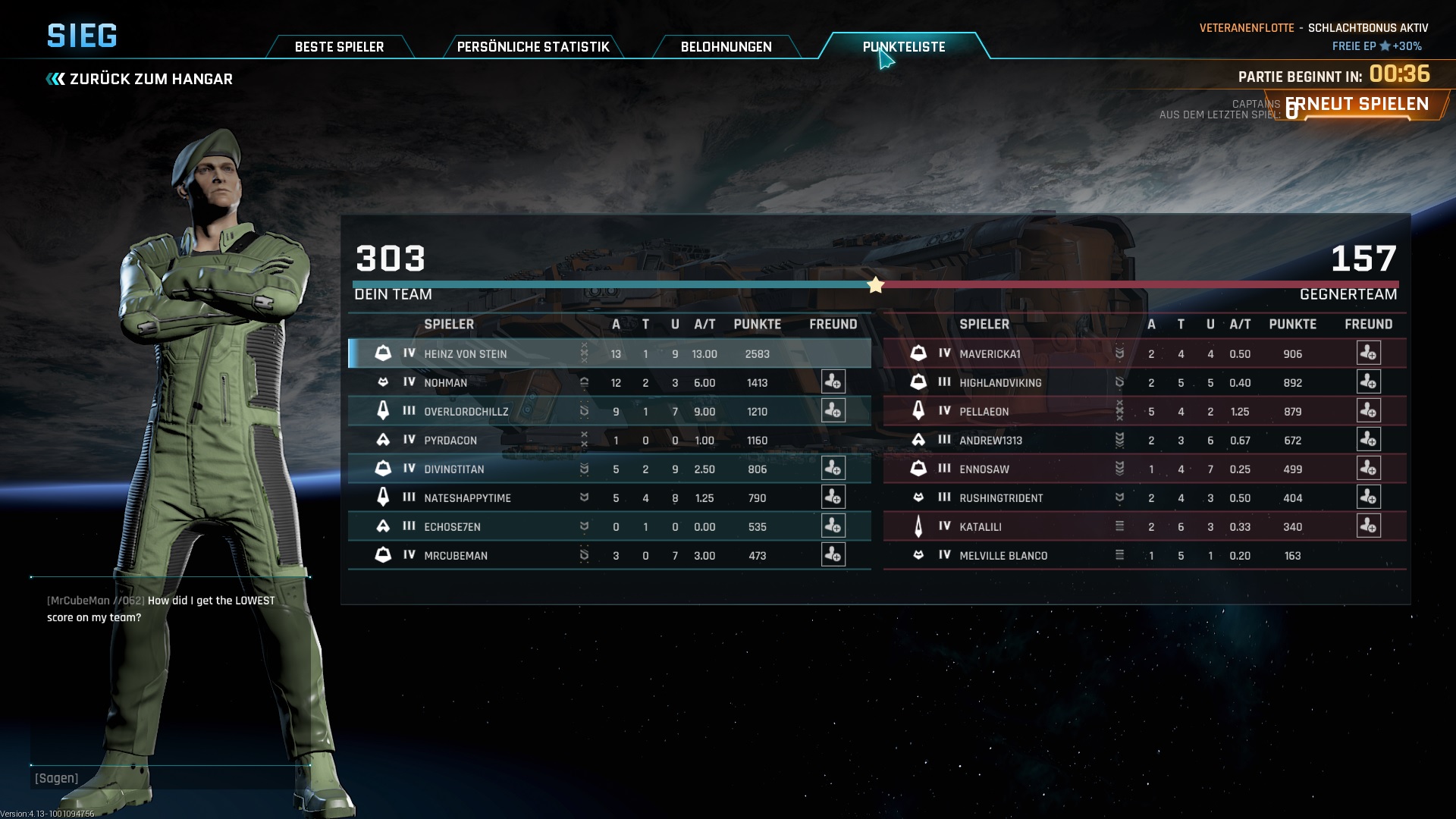This screenshot has height=819, width=1456.
Task: Add DivingTitan as a friend
Action: [833, 469]
